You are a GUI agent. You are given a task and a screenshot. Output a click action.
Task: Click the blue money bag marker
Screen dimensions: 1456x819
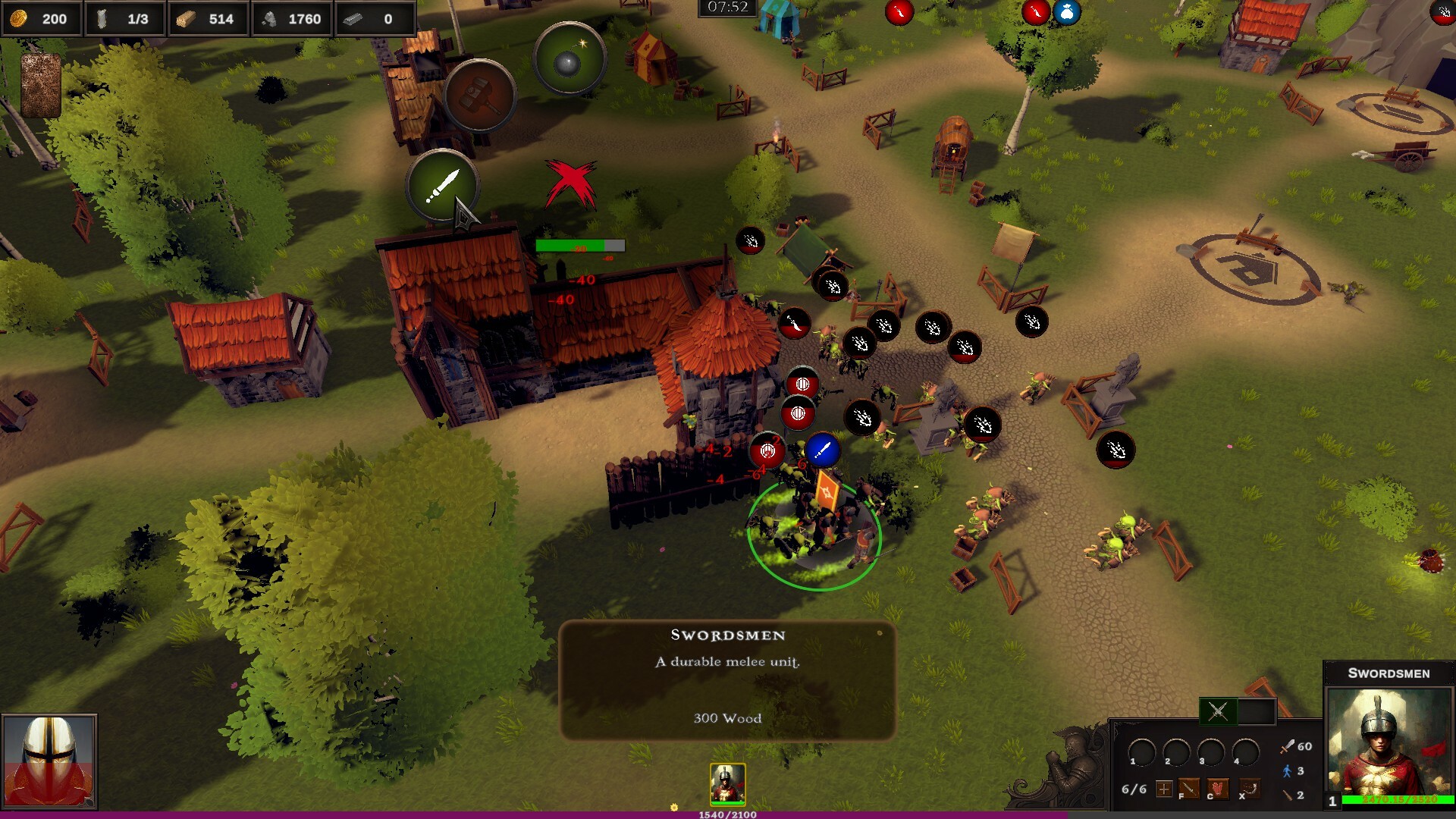(1066, 12)
